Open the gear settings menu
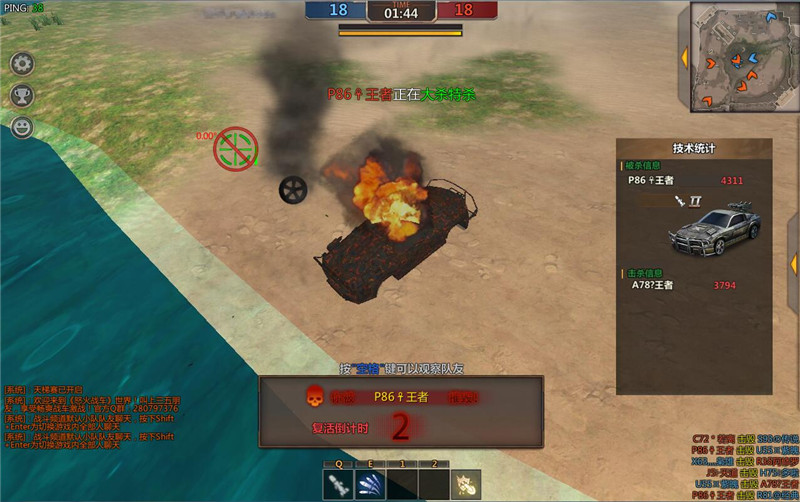 coord(22,63)
